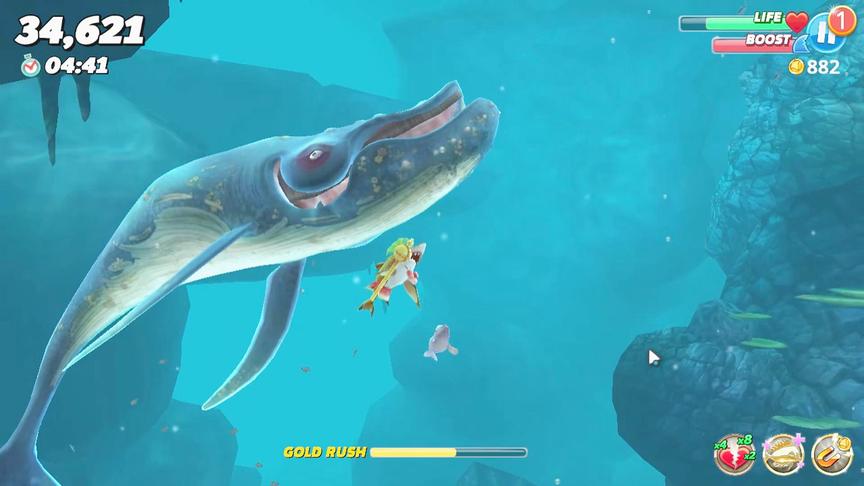Image resolution: width=864 pixels, height=486 pixels.
Task: Use the golden shark booster icon
Action: point(783,455)
